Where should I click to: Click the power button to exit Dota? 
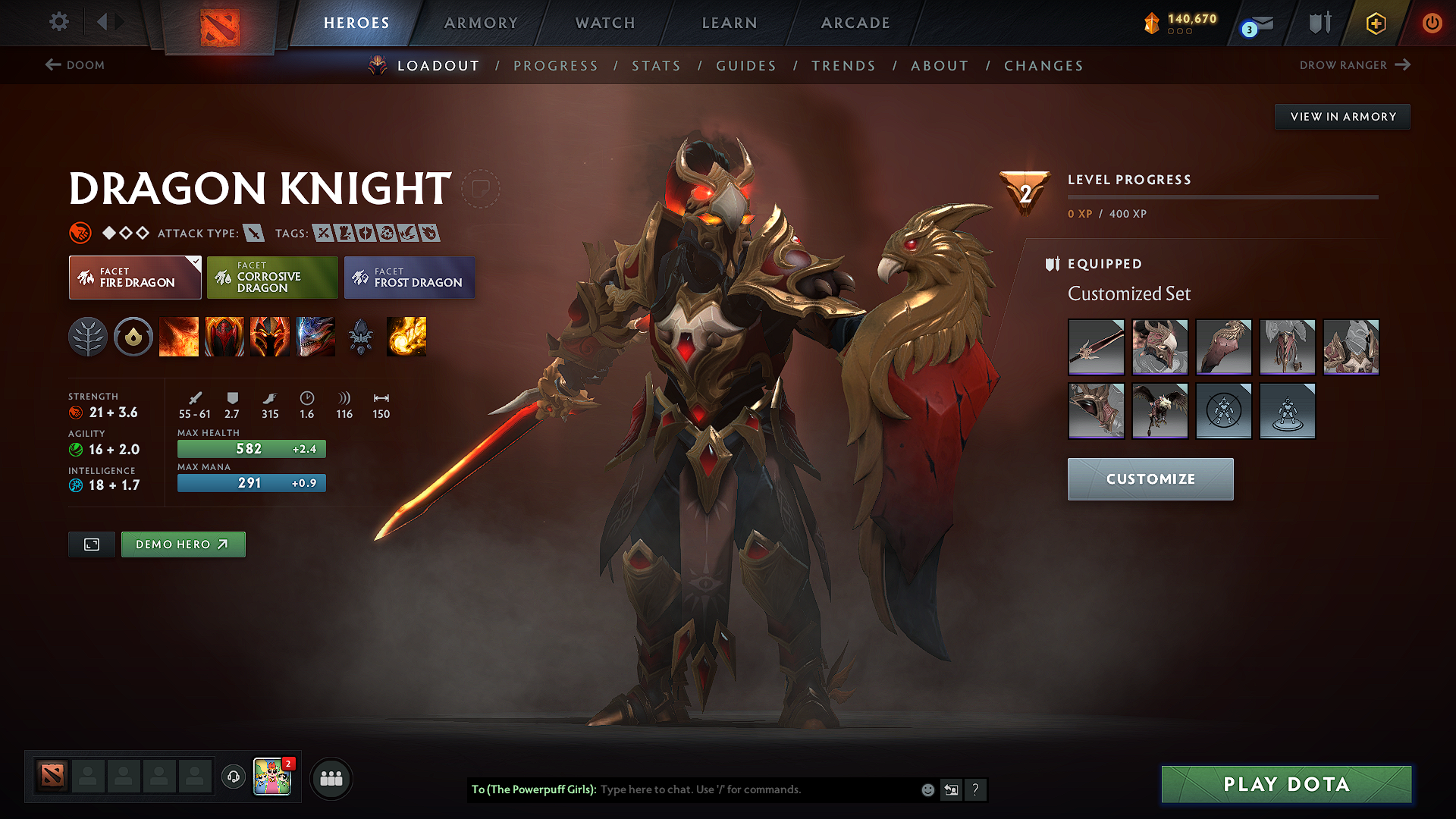tap(1432, 23)
